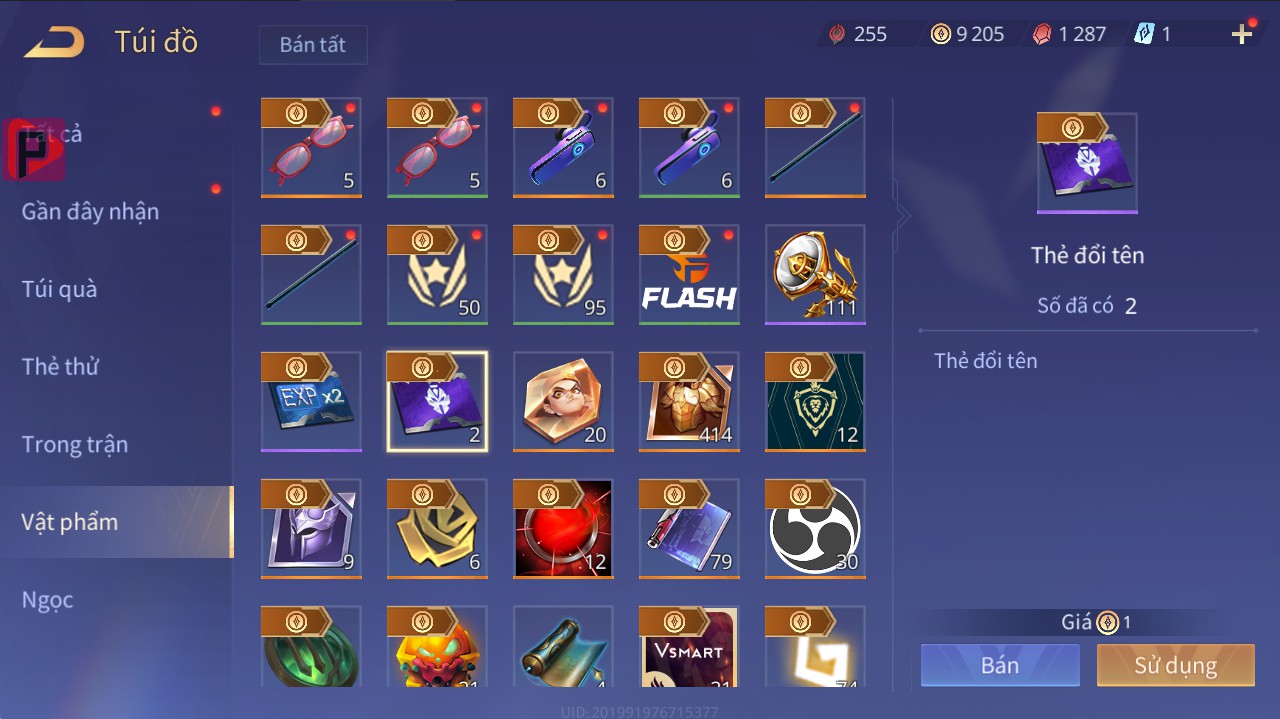Switch to the Túi quà tab

60,289
